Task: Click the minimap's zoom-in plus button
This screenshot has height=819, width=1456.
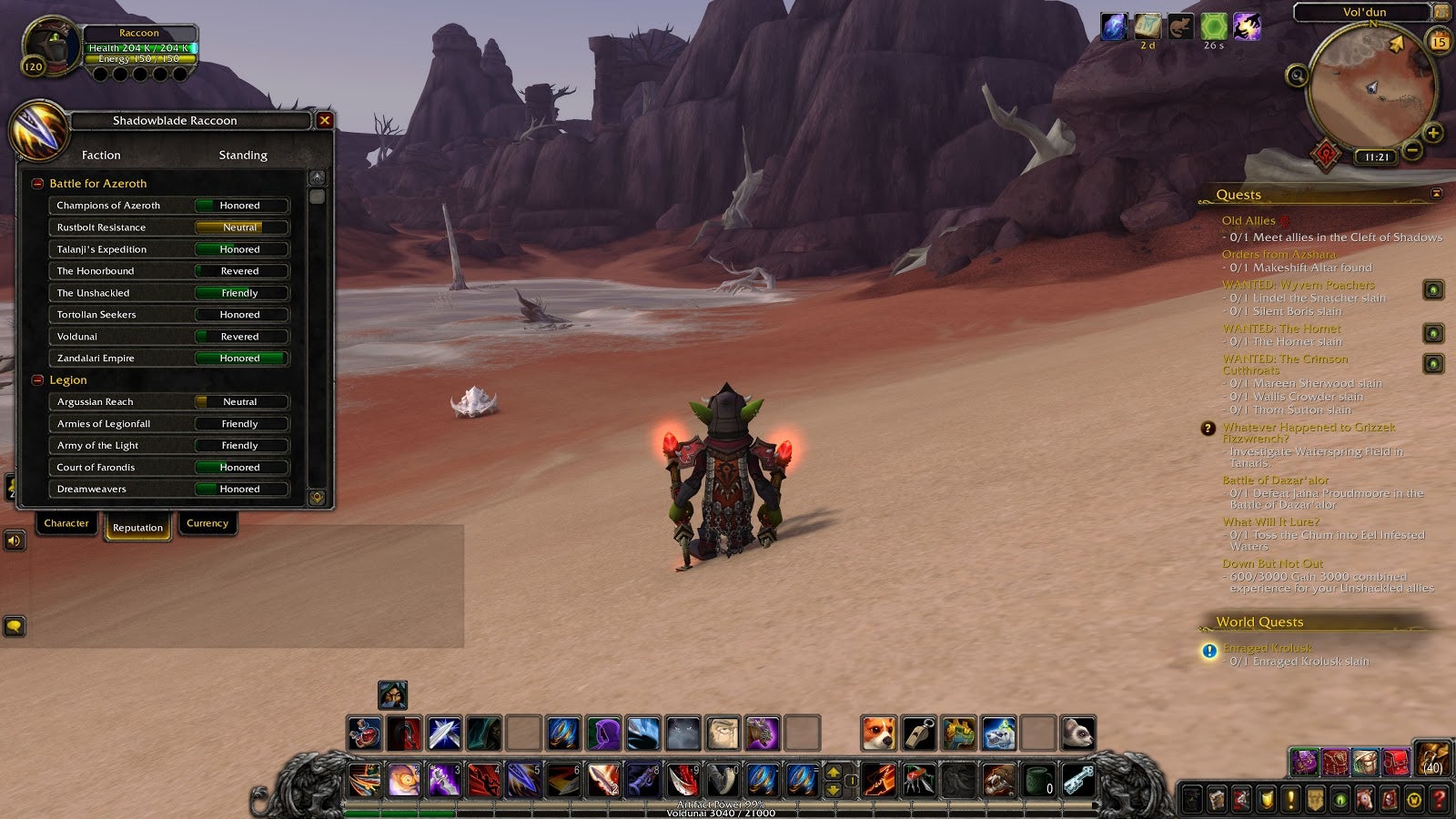Action: point(1433,134)
